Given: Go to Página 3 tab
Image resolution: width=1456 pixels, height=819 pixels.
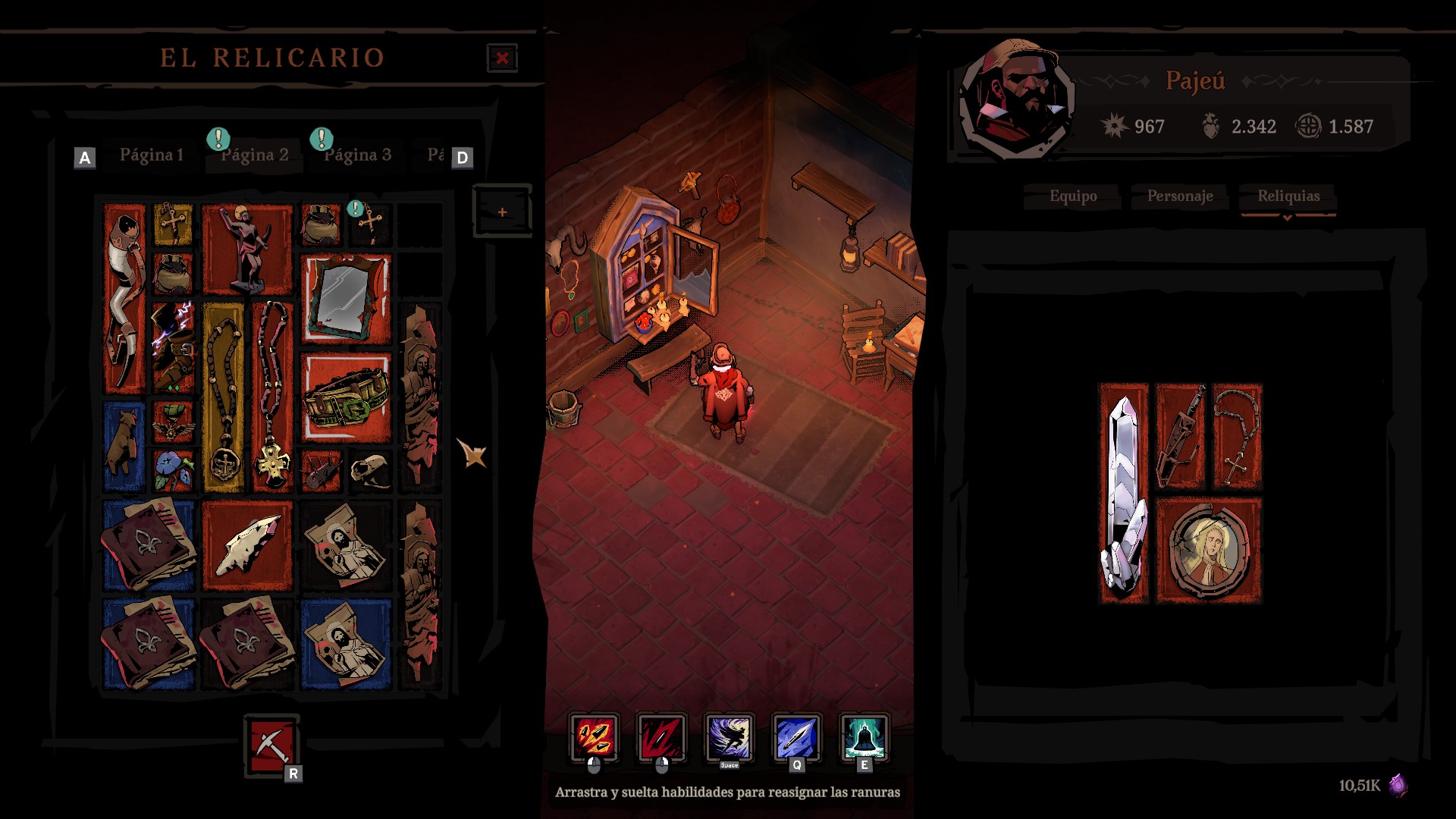Looking at the screenshot, I should coord(358,155).
